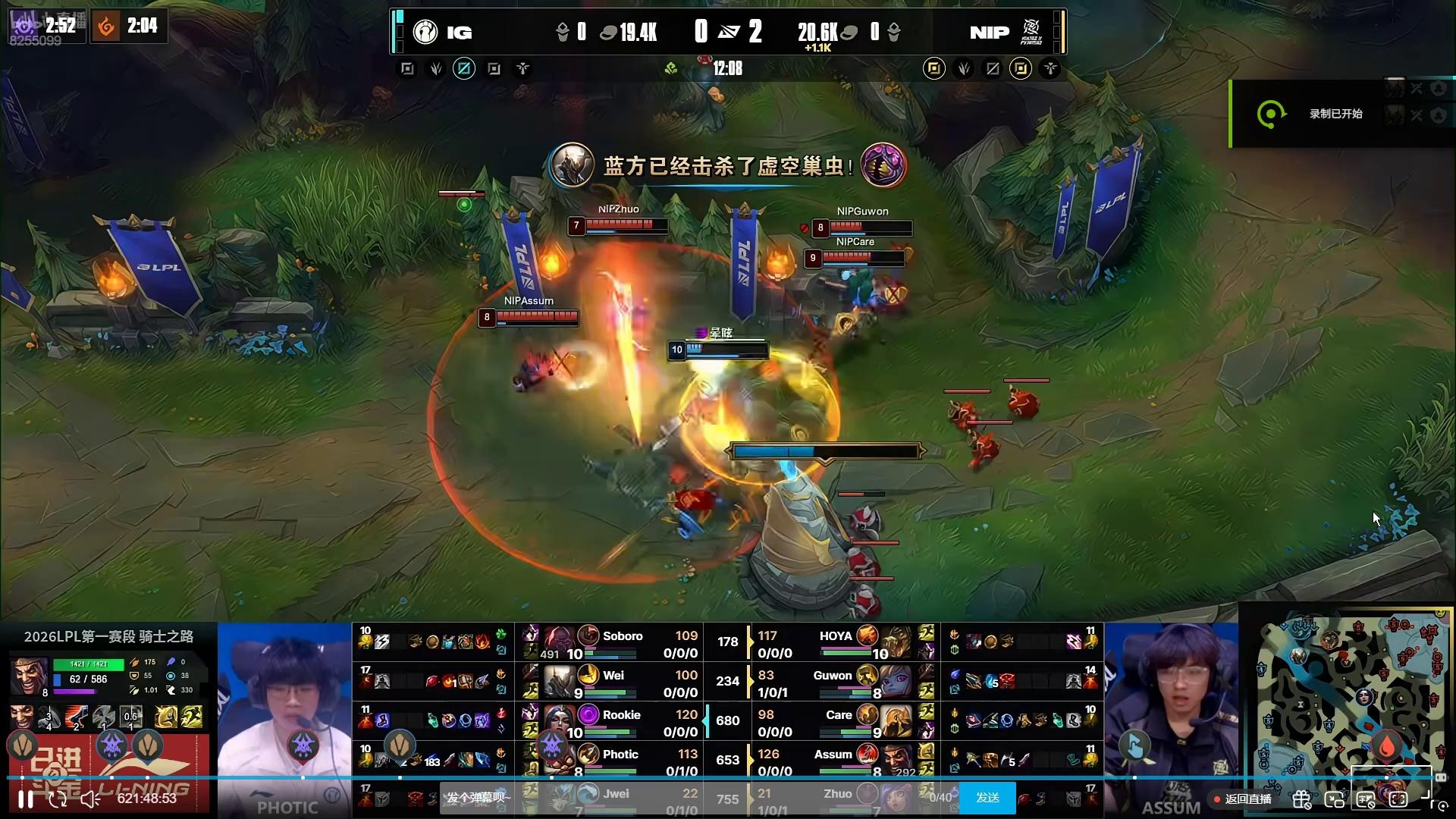The width and height of the screenshot is (1456, 819).
Task: Send the danmaku with 发送 button
Action: (x=987, y=798)
